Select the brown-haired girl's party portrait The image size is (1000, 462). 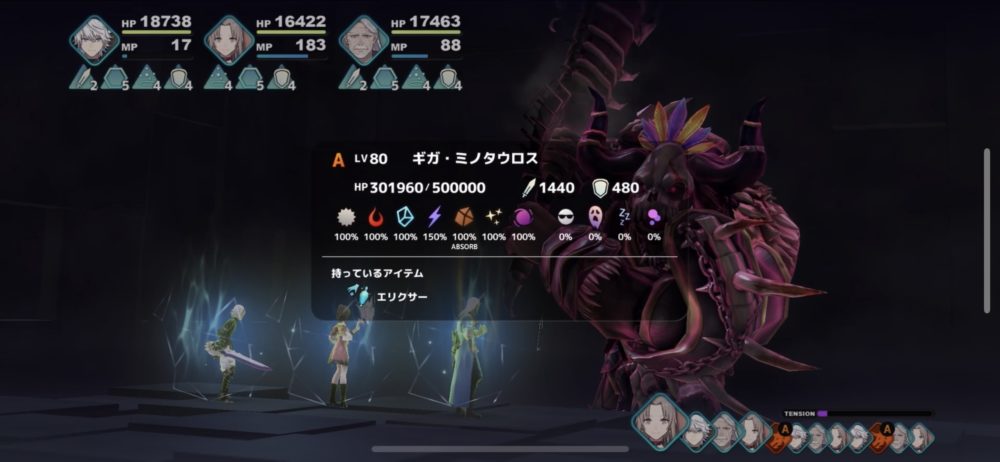pyautogui.click(x=229, y=40)
